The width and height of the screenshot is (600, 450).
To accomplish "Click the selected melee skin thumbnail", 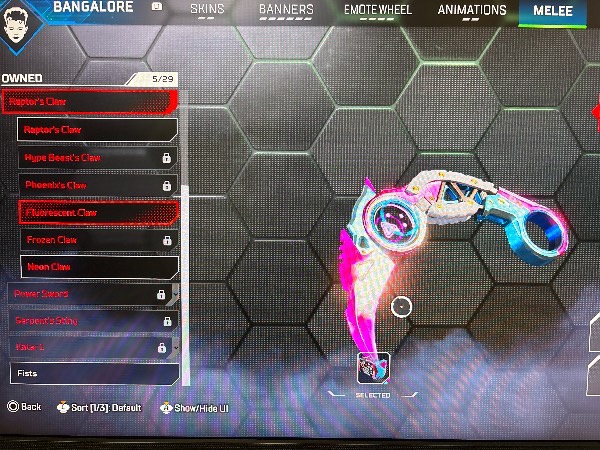I will (x=373, y=368).
